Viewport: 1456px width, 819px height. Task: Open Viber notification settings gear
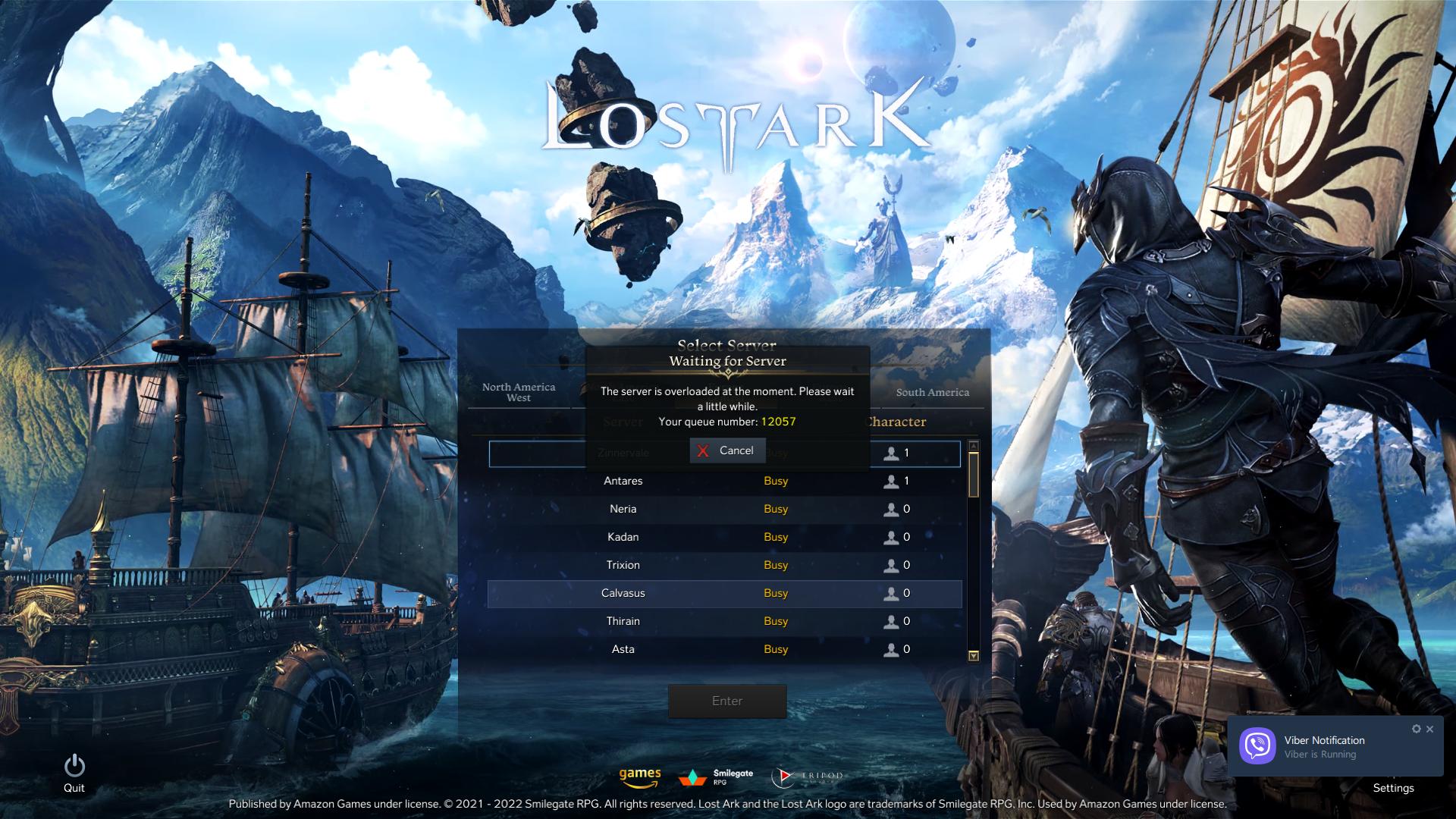(1416, 729)
